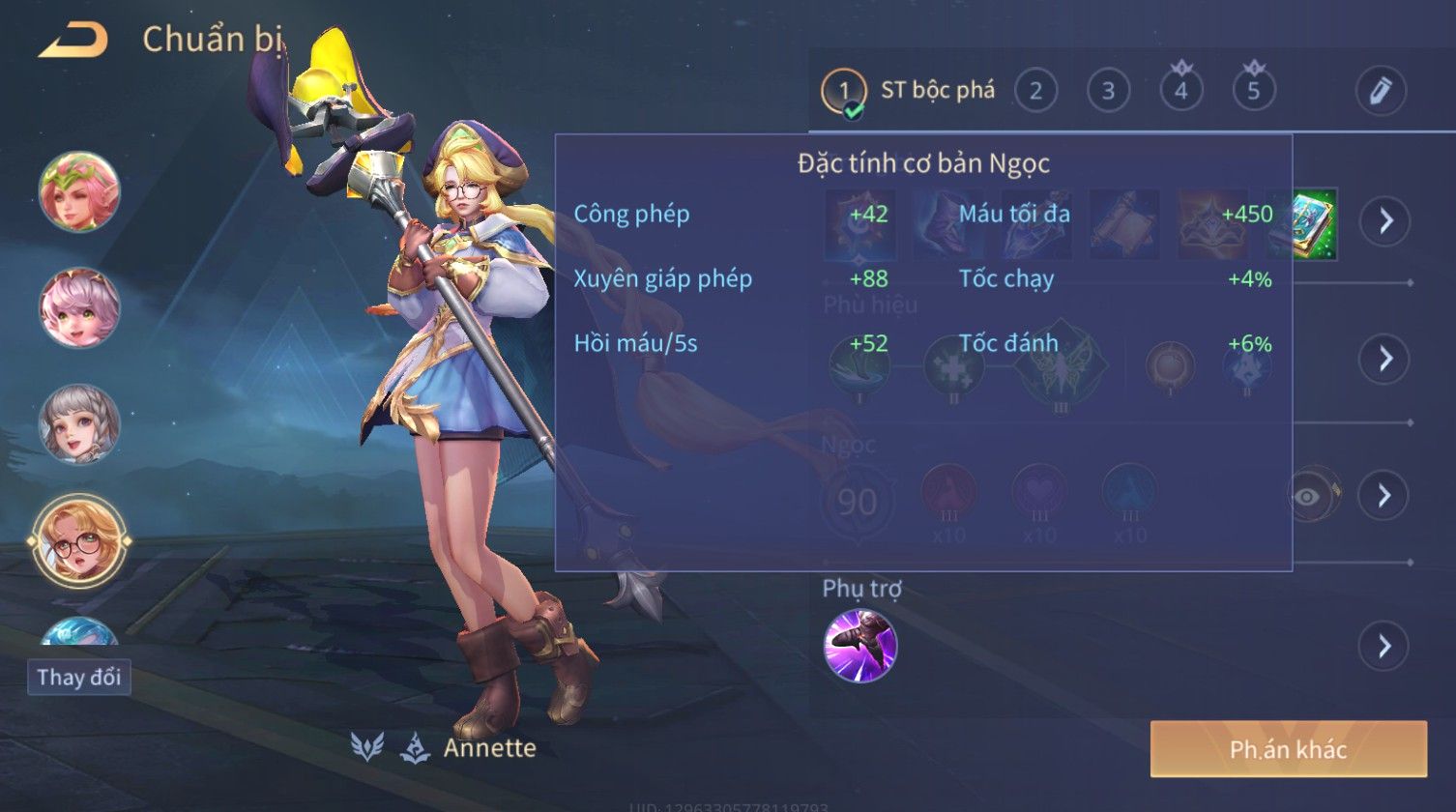Select the purple boot support skill icon

859,646
